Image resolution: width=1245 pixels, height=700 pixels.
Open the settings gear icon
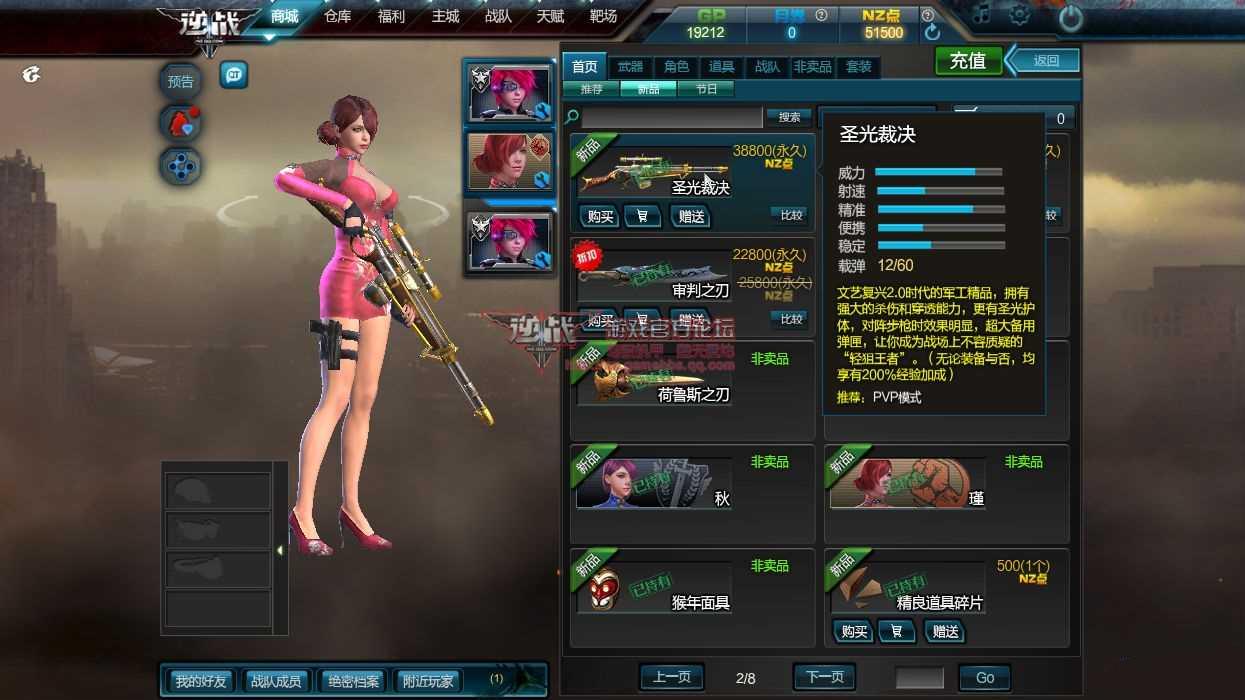[x=1019, y=15]
